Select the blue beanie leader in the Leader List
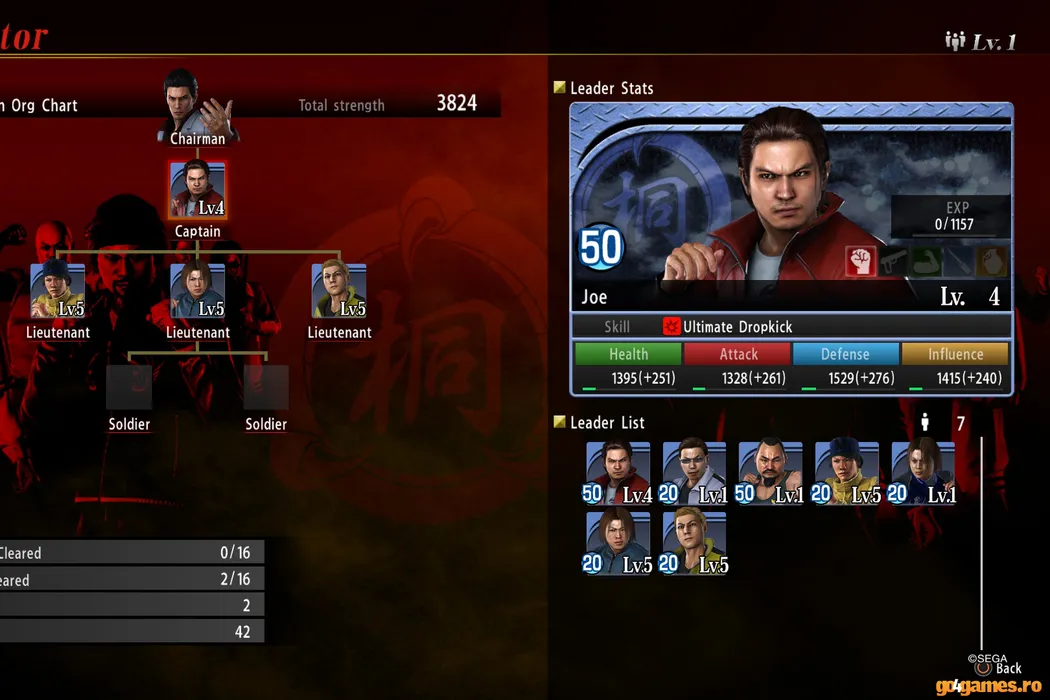Viewport: 1050px width, 700px height. click(846, 472)
